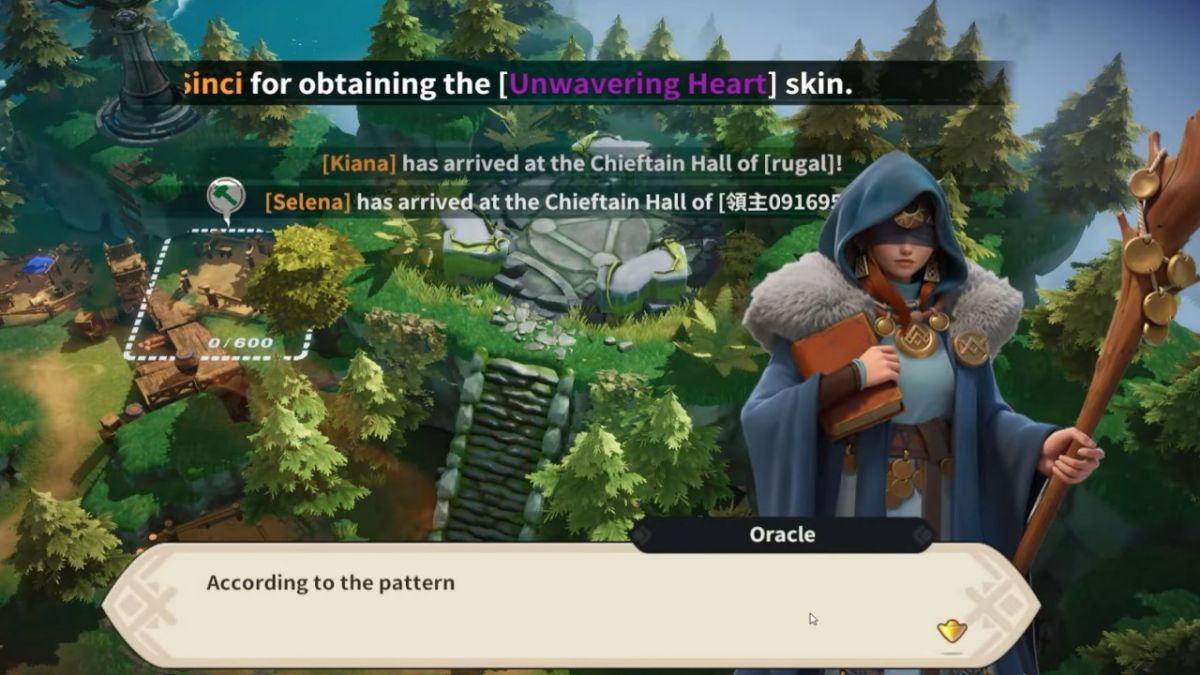Open Kiana's Chieftain Hall arrival notification
Viewport: 1200px width, 675px height.
(582, 164)
